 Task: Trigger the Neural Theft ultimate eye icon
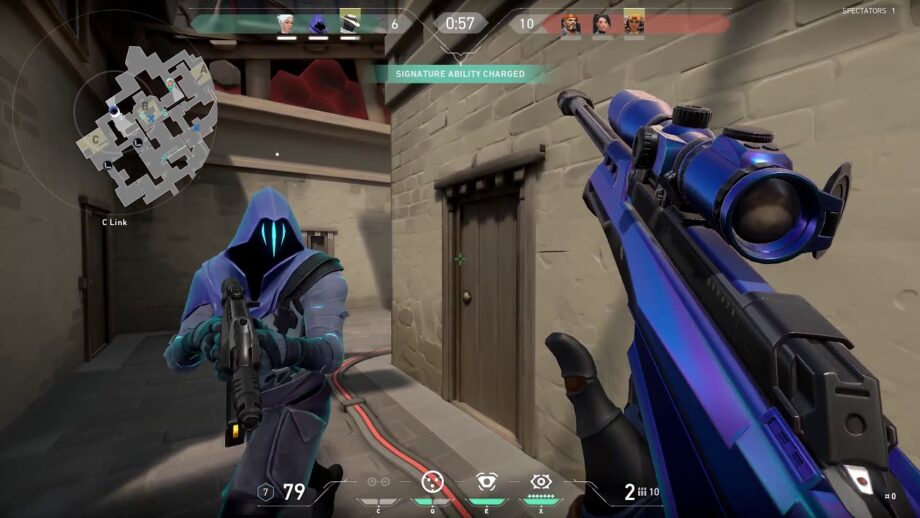point(541,483)
